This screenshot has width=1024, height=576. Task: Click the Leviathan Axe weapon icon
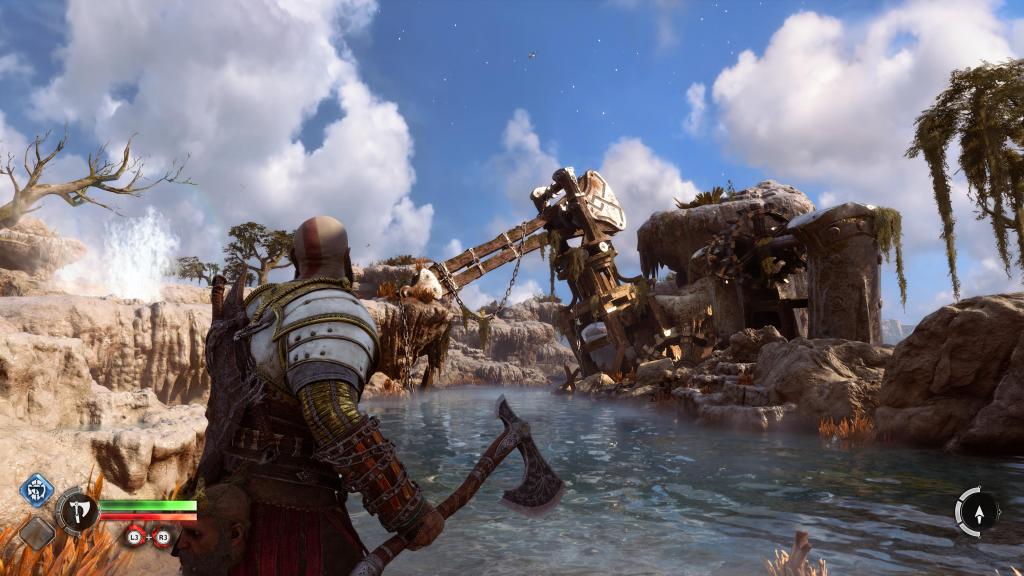point(77,511)
